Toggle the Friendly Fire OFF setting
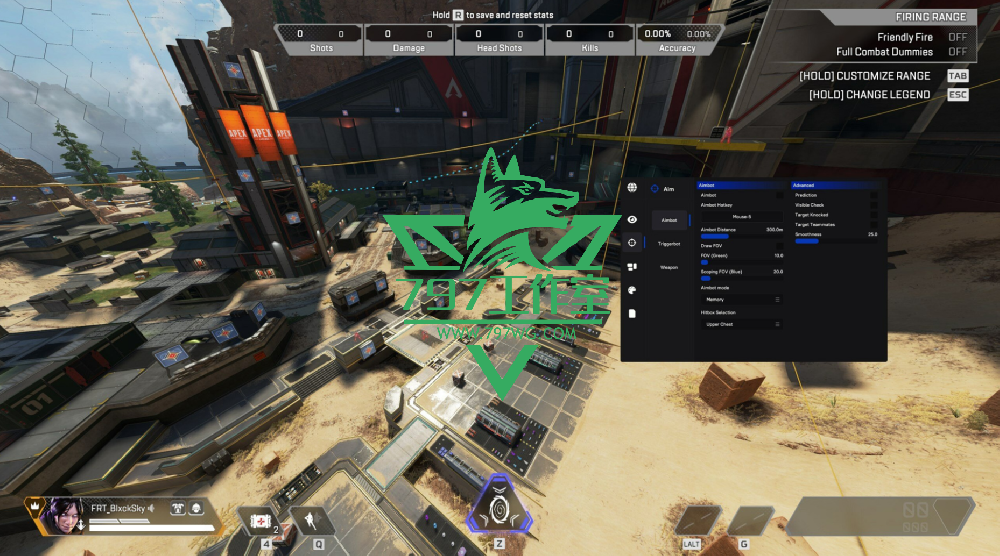1000x556 pixels. [957, 37]
